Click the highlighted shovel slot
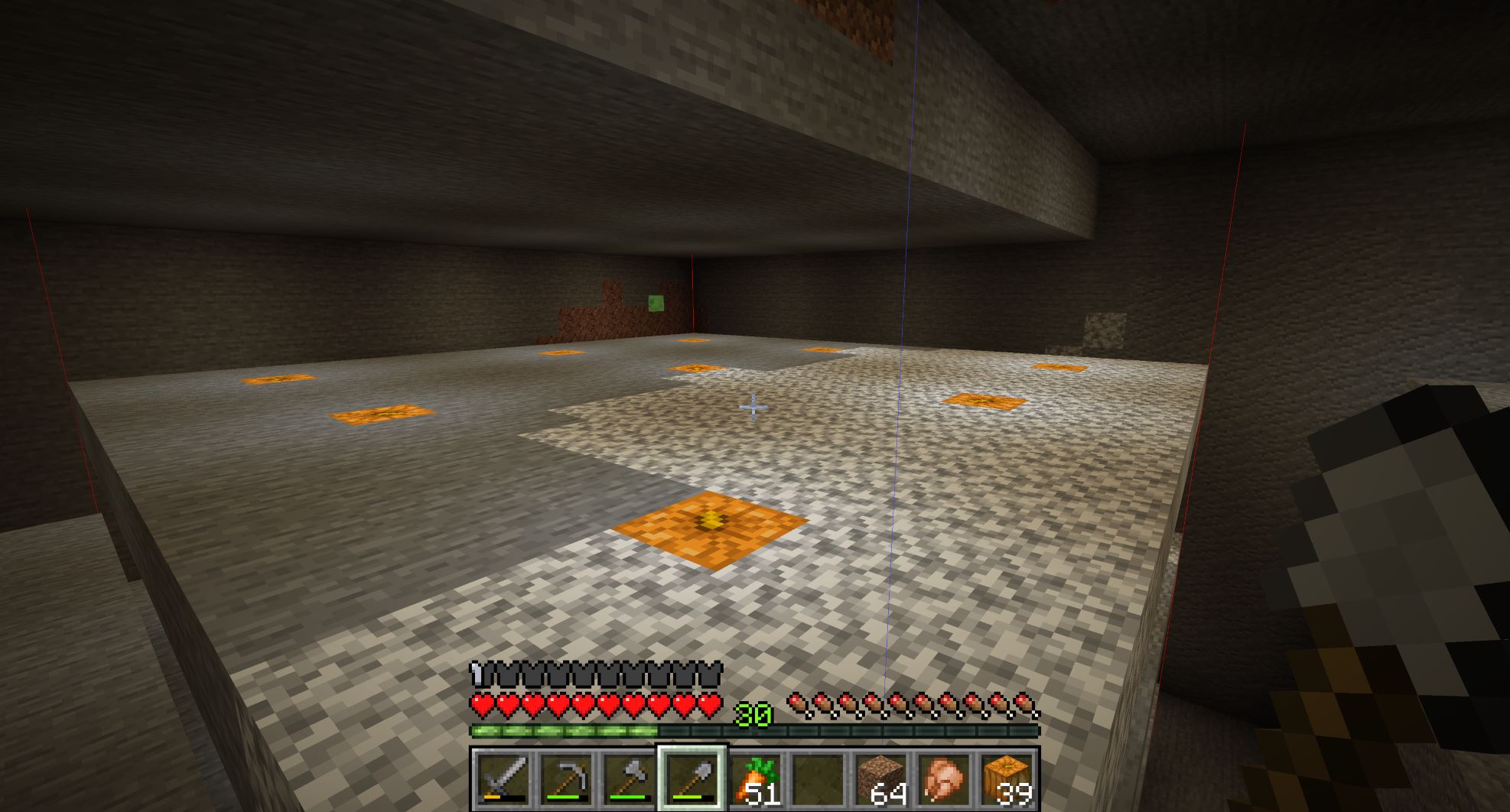The width and height of the screenshot is (1510, 812). pyautogui.click(x=692, y=779)
